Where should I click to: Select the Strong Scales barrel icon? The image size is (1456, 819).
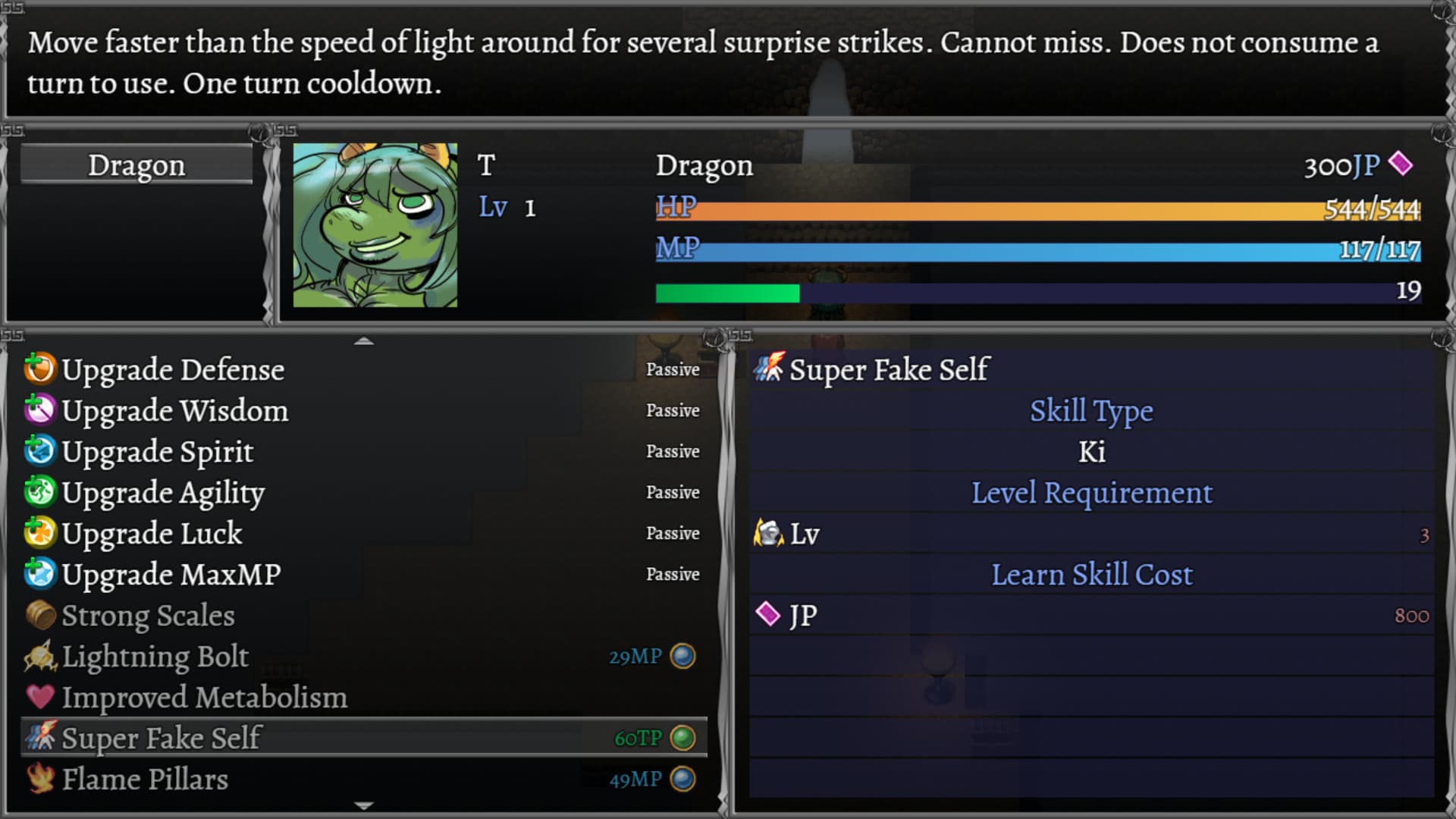[42, 615]
